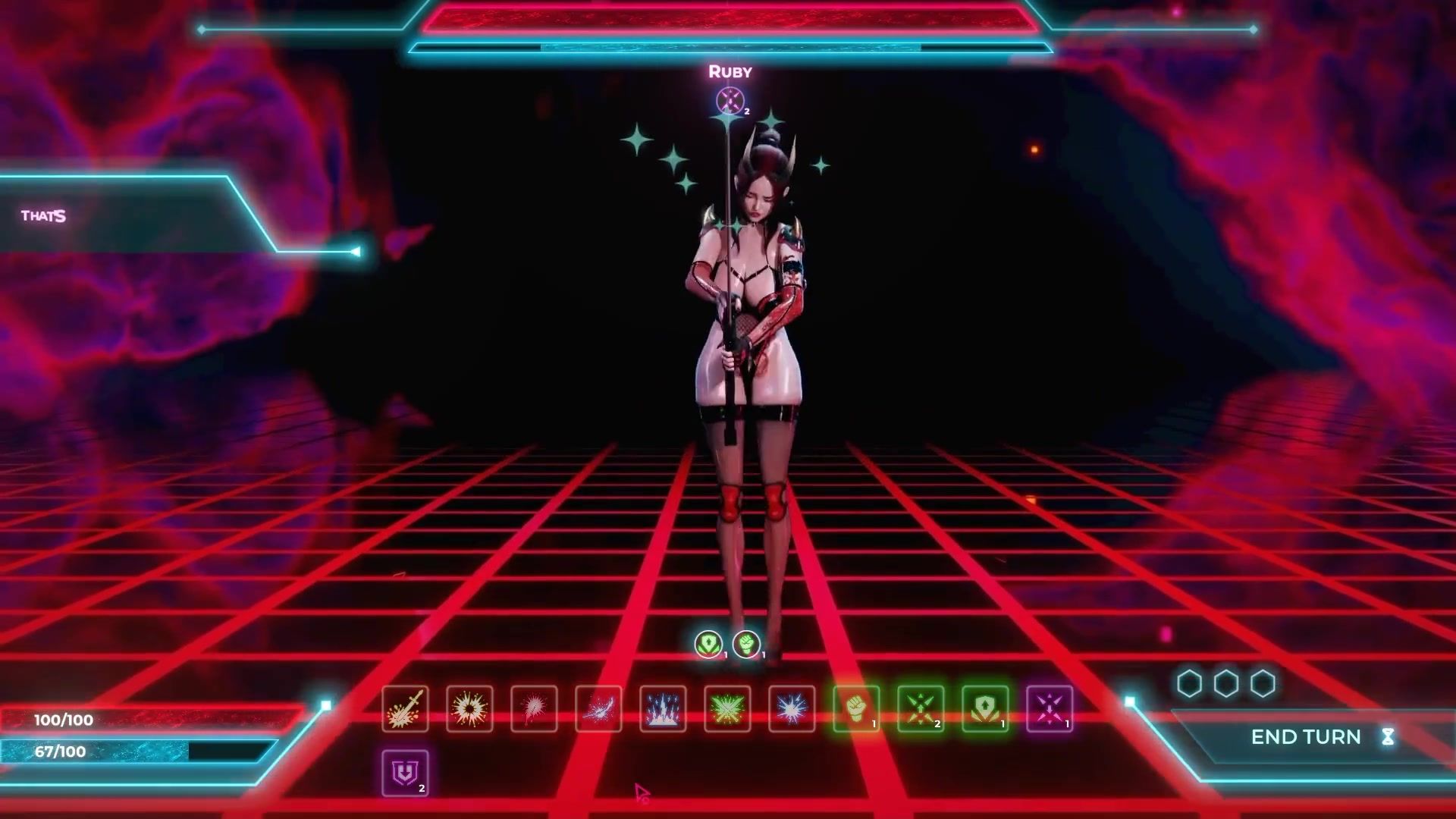Use the orange explosion burst ability
Viewport: 1456px width, 819px height.
[469, 709]
